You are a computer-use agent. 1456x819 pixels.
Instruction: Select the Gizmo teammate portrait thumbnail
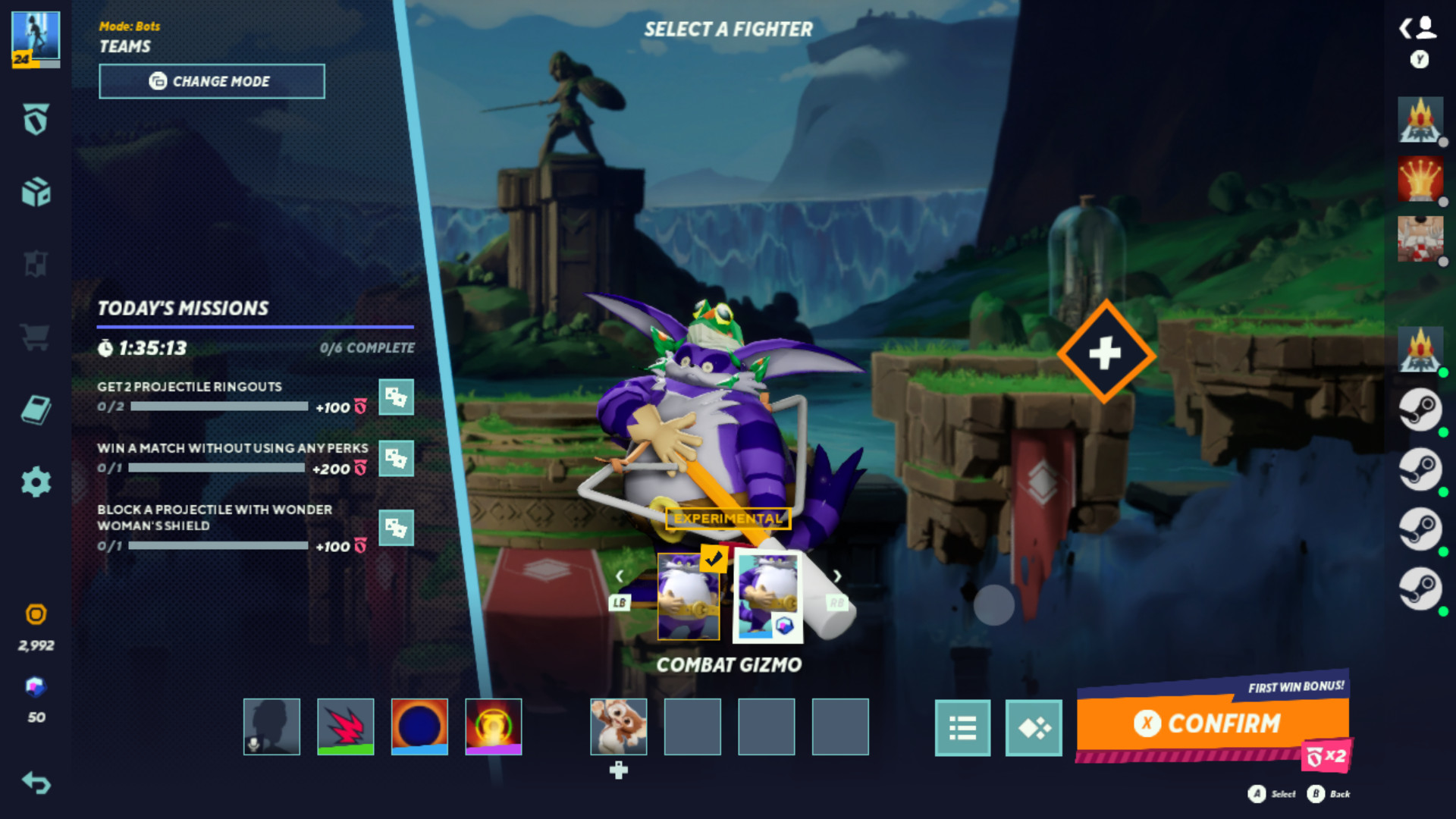tap(617, 726)
